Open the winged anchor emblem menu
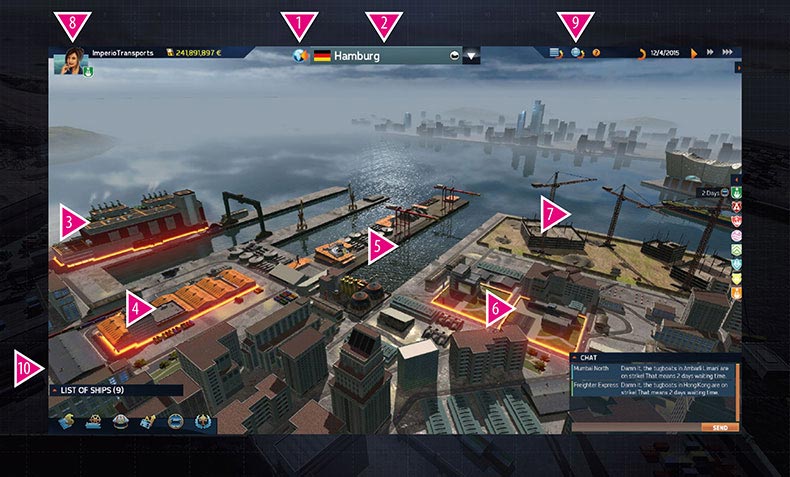 203,421
